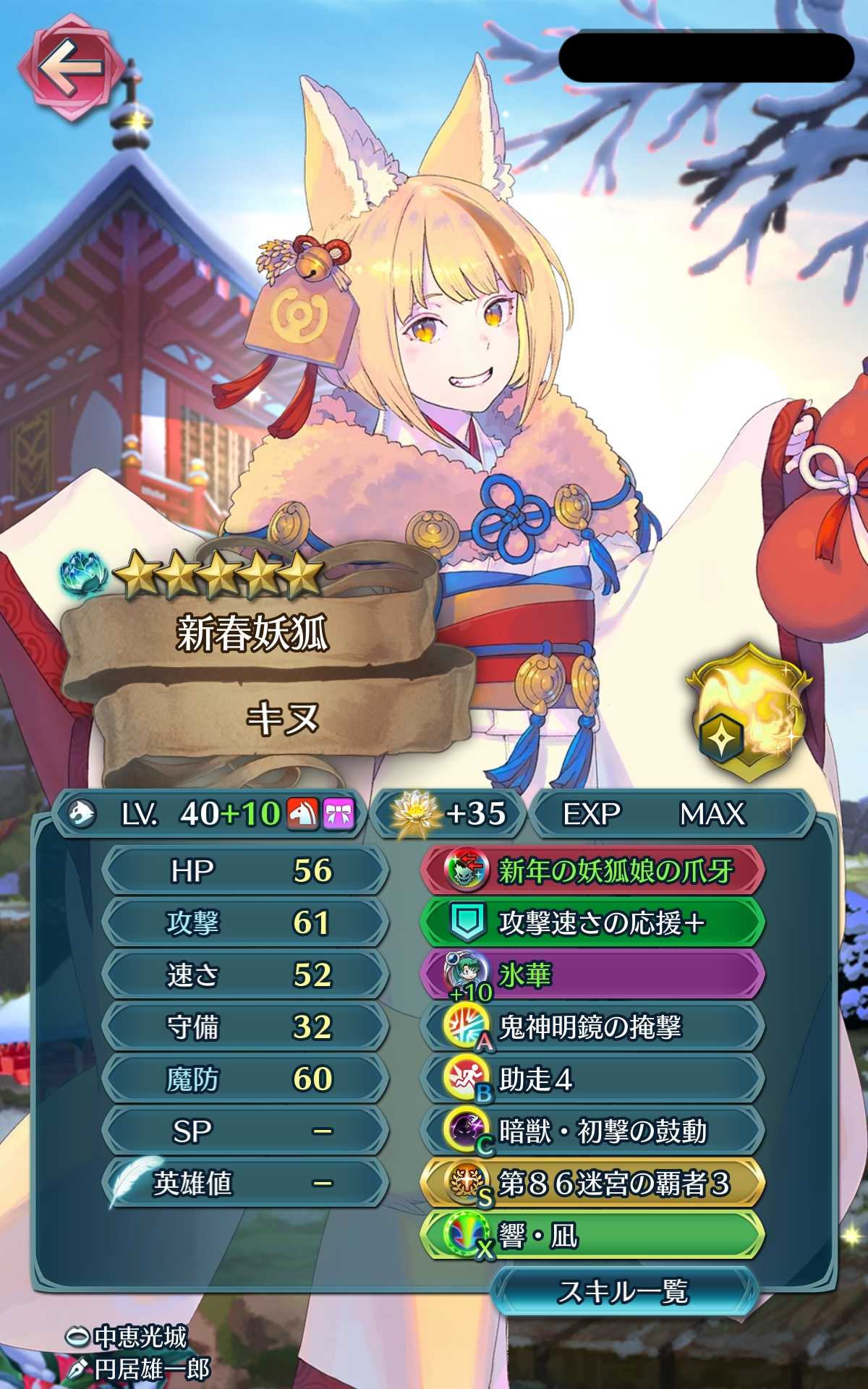Open the スキル一覧 skill list

(624, 1291)
